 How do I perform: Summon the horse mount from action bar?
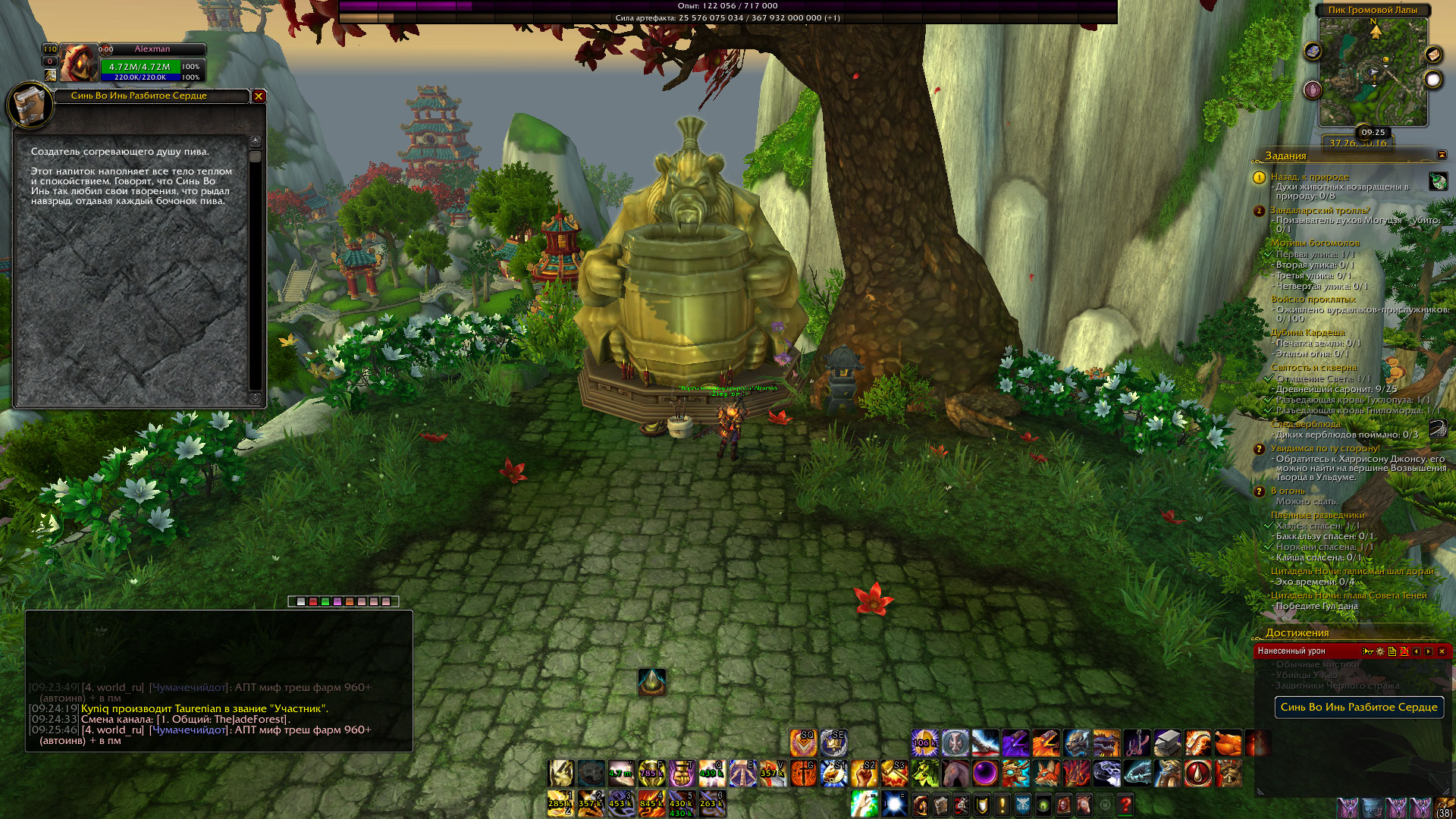click(x=955, y=773)
